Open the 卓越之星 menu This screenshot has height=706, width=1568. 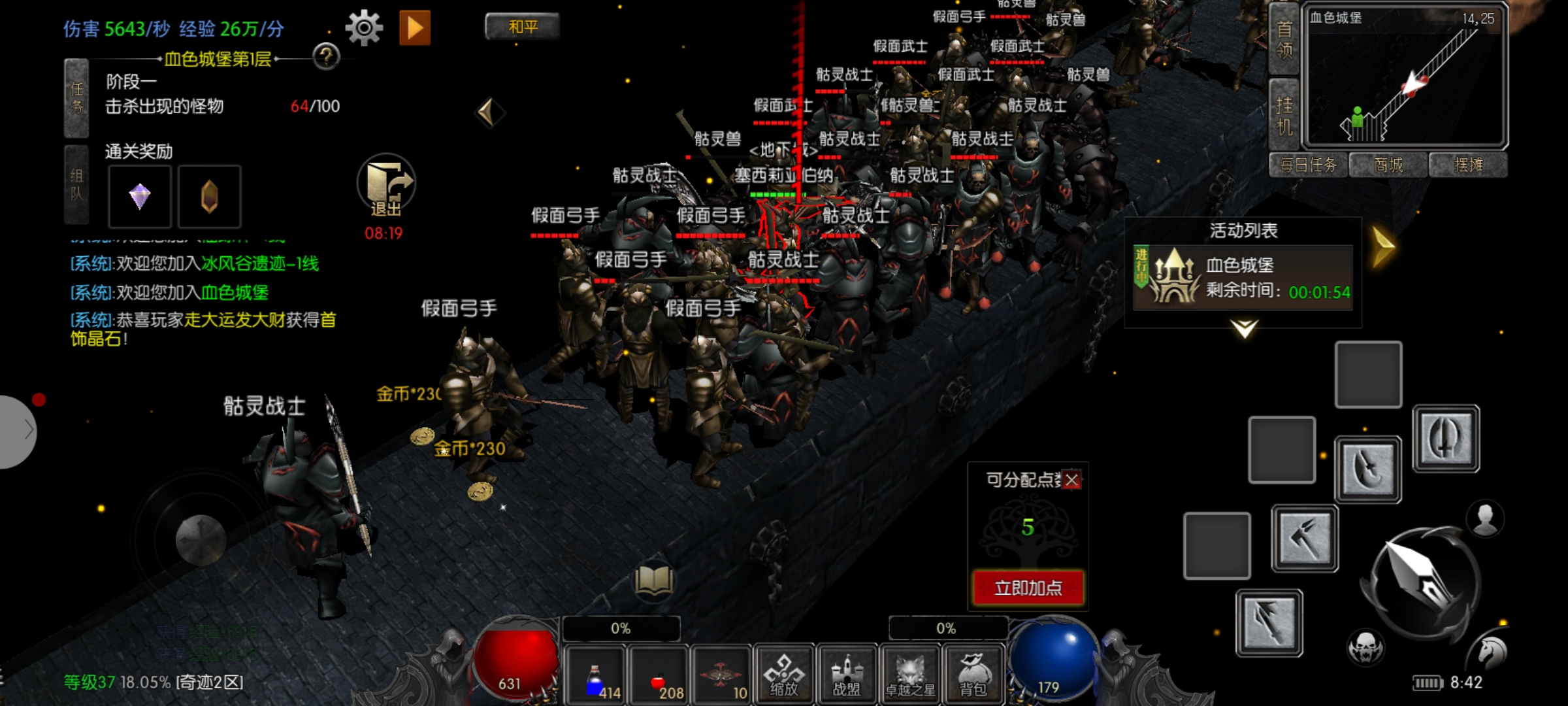[910, 675]
